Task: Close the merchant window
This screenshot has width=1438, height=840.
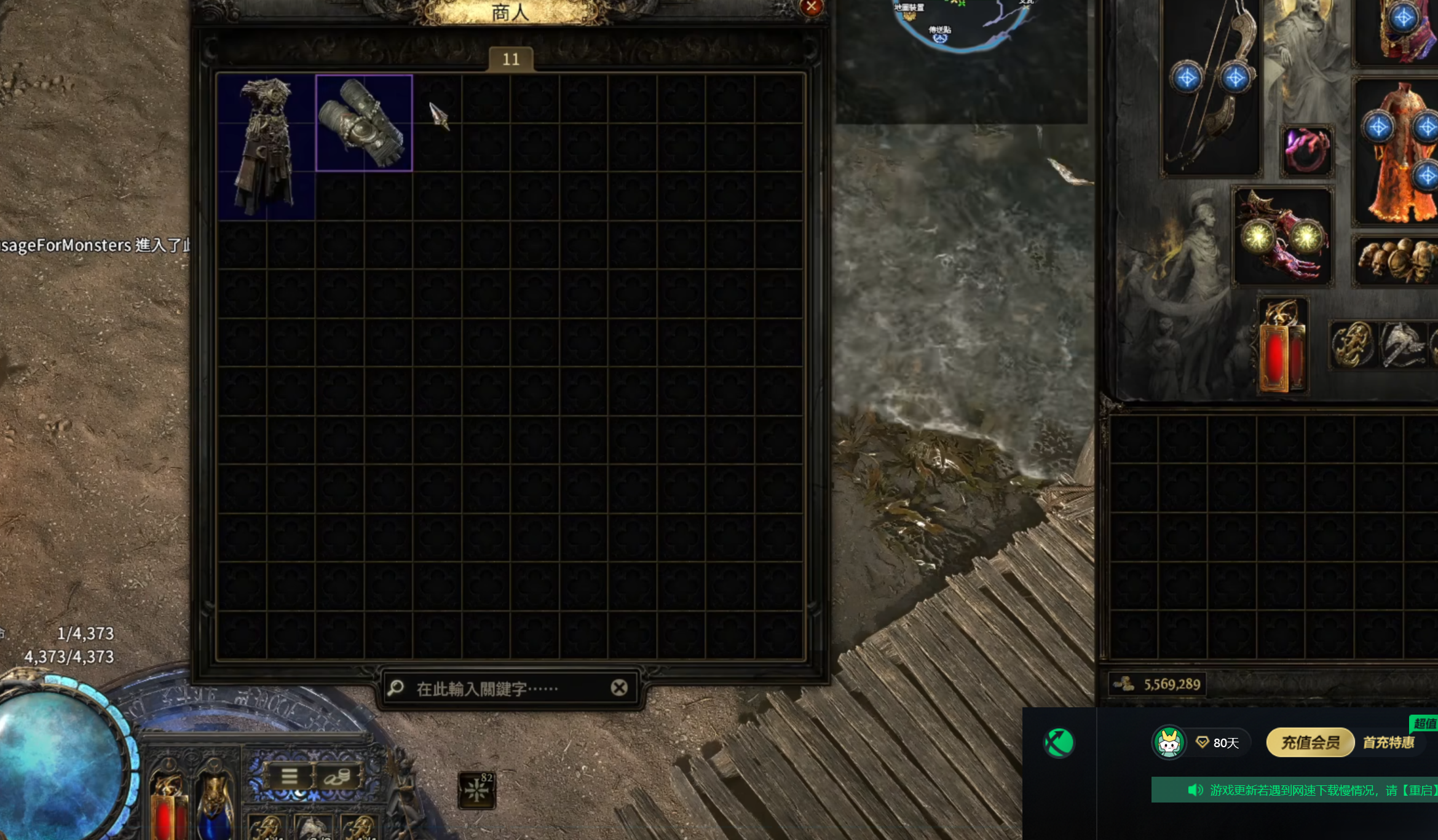Action: (x=811, y=7)
